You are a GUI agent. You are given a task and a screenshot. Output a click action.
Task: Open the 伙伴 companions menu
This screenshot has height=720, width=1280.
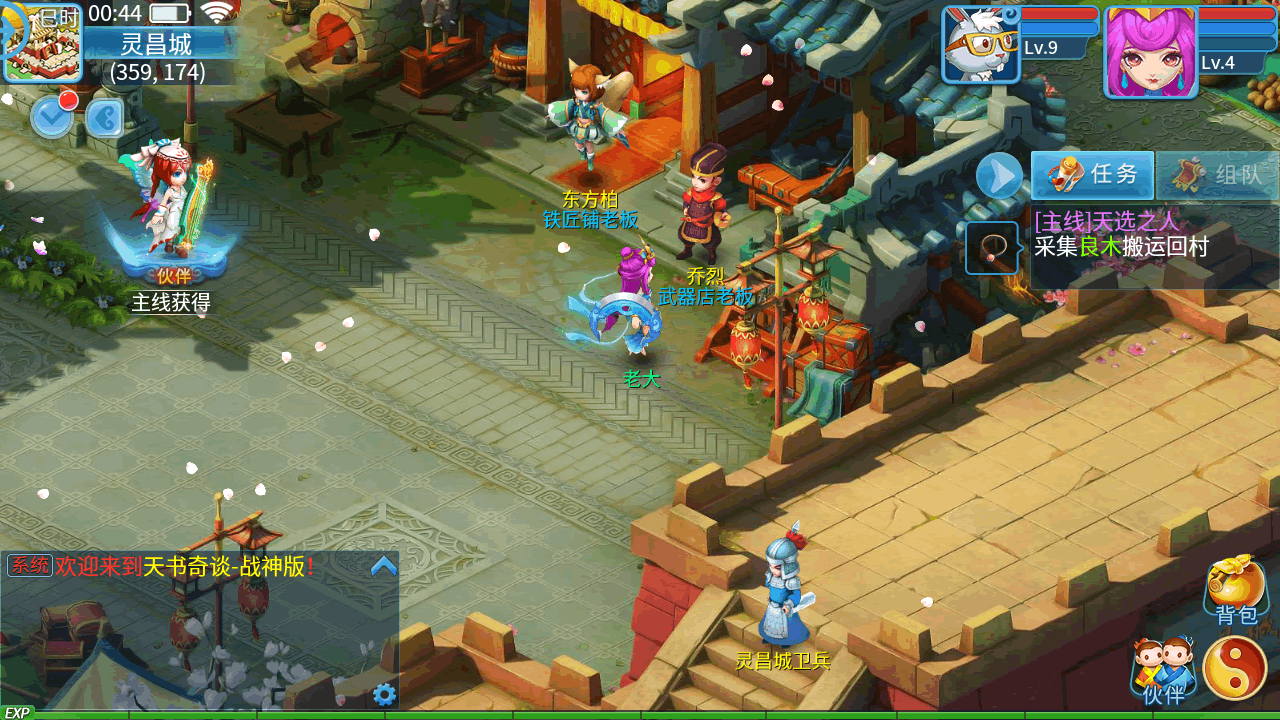pyautogui.click(x=1163, y=670)
